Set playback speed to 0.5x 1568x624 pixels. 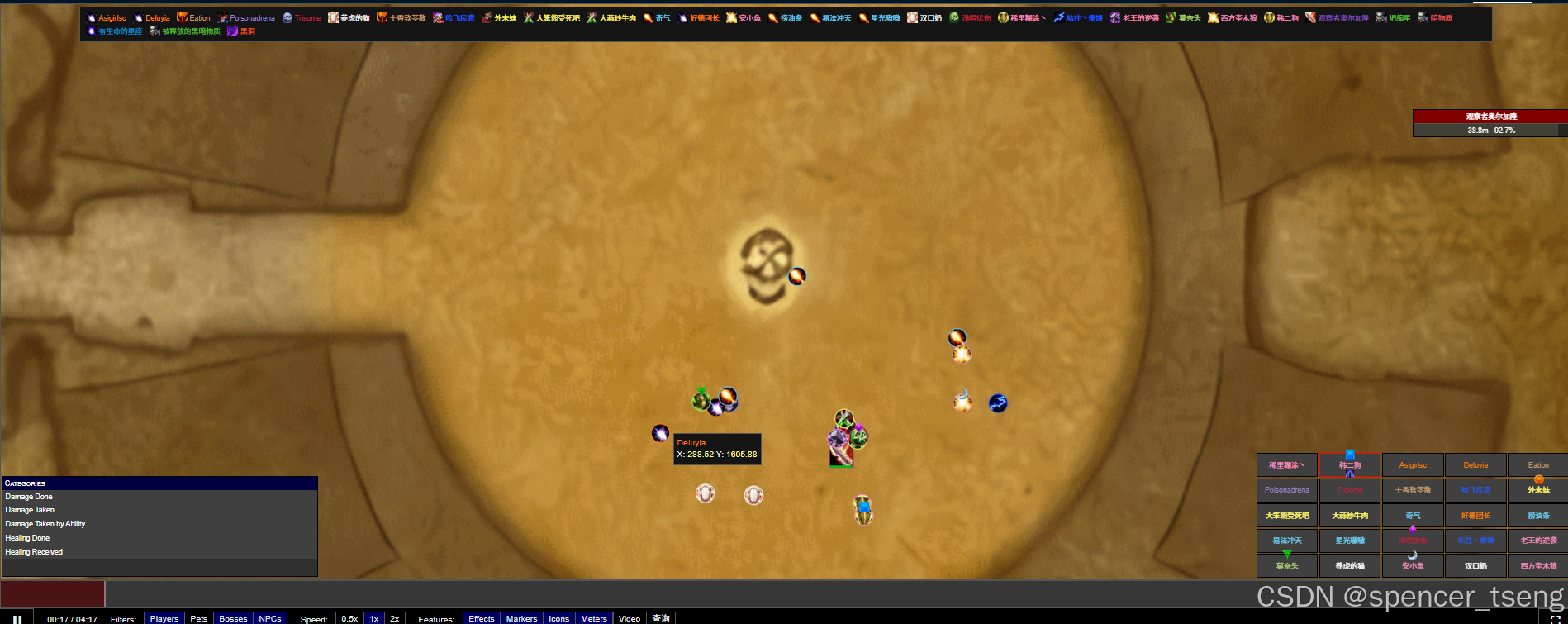(349, 618)
